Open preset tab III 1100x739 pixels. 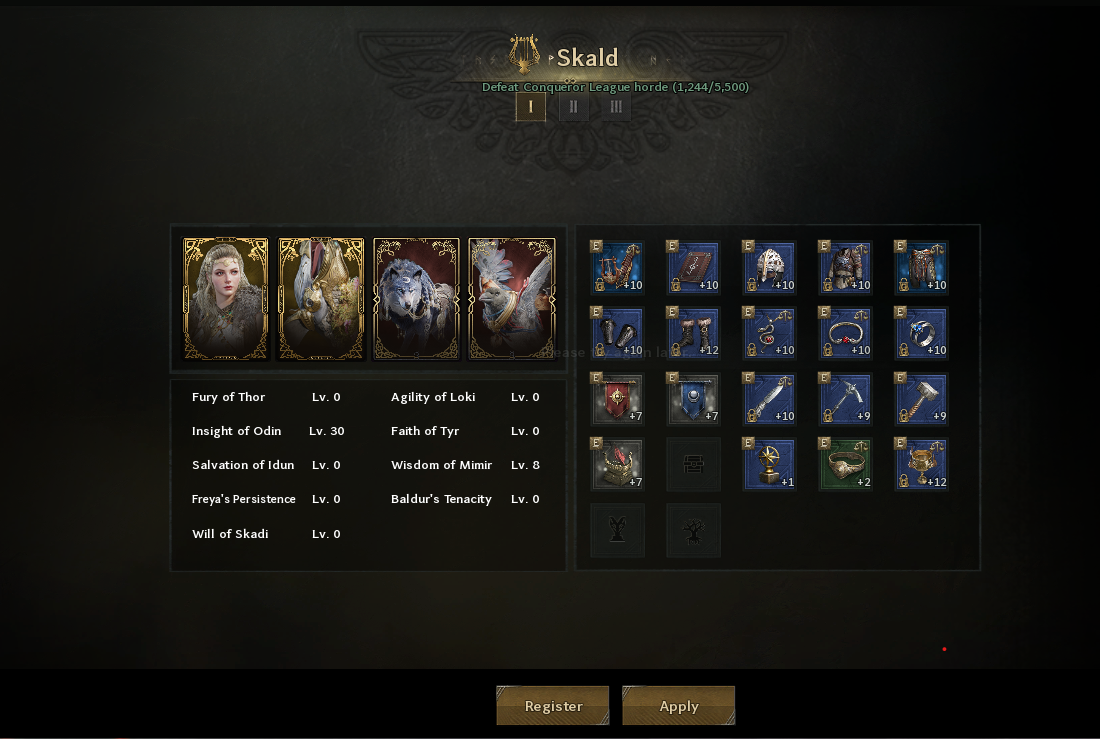tap(616, 107)
